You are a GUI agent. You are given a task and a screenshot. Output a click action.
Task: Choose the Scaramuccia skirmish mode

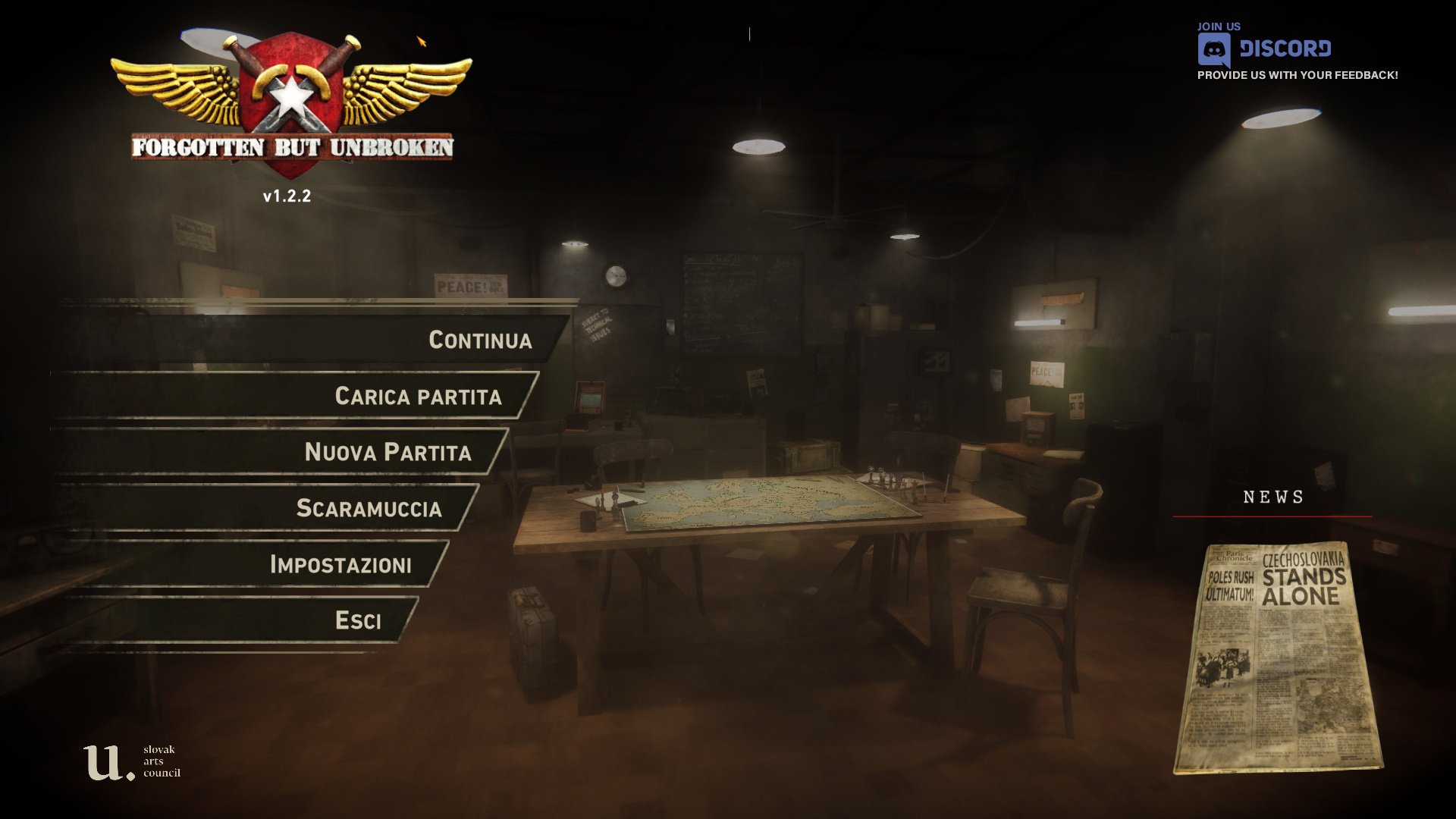tap(369, 508)
